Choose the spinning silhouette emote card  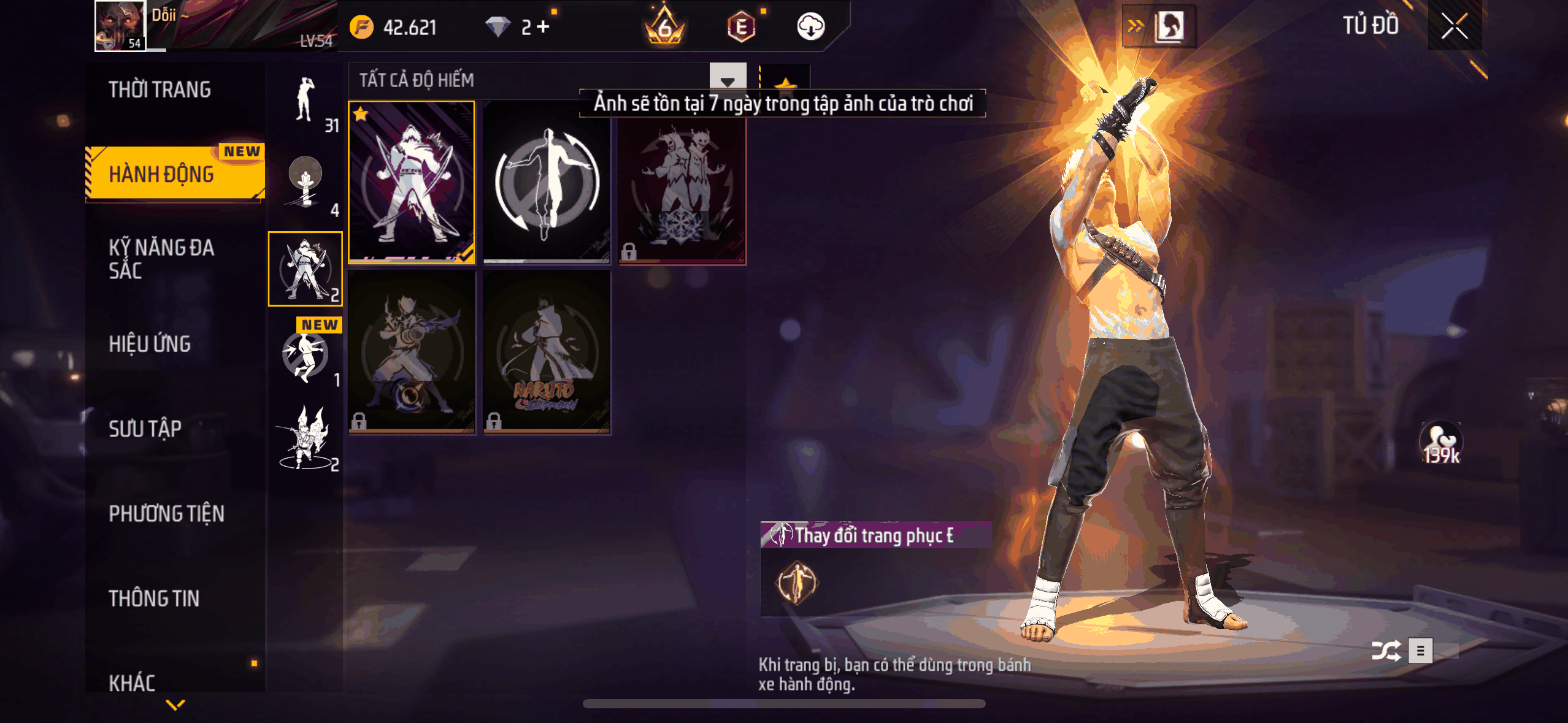pos(547,183)
